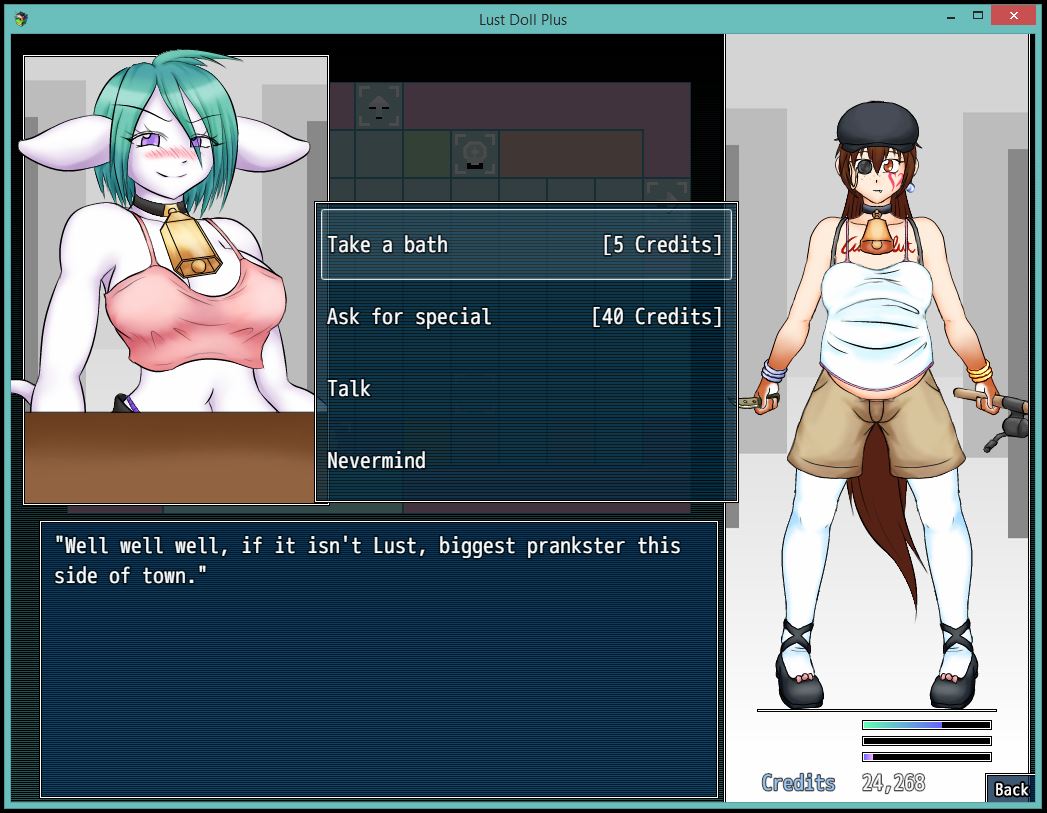Click the Back button
The height and width of the screenshot is (813, 1047).
click(x=1010, y=788)
